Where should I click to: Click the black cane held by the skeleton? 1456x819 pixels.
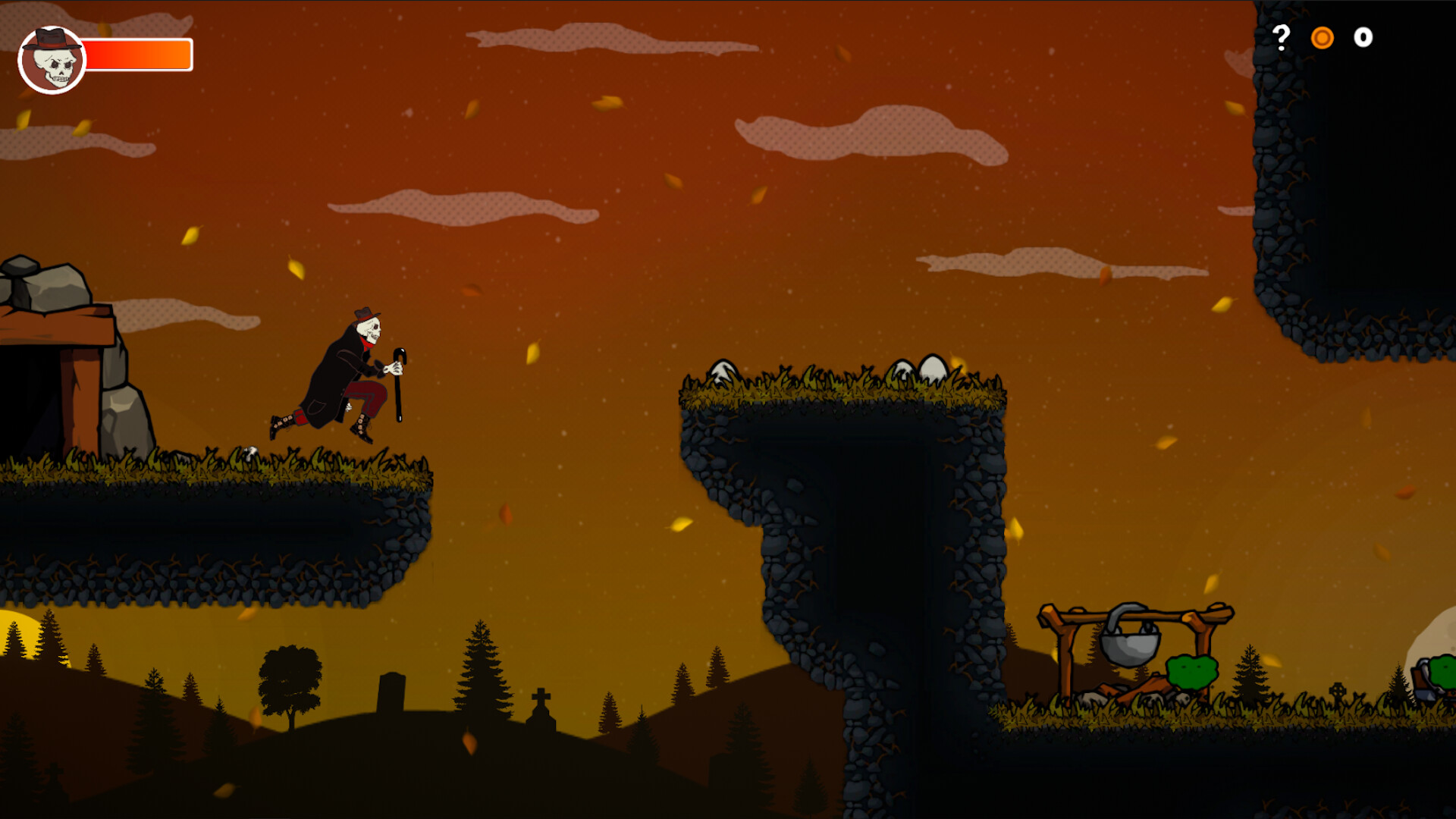click(x=398, y=394)
